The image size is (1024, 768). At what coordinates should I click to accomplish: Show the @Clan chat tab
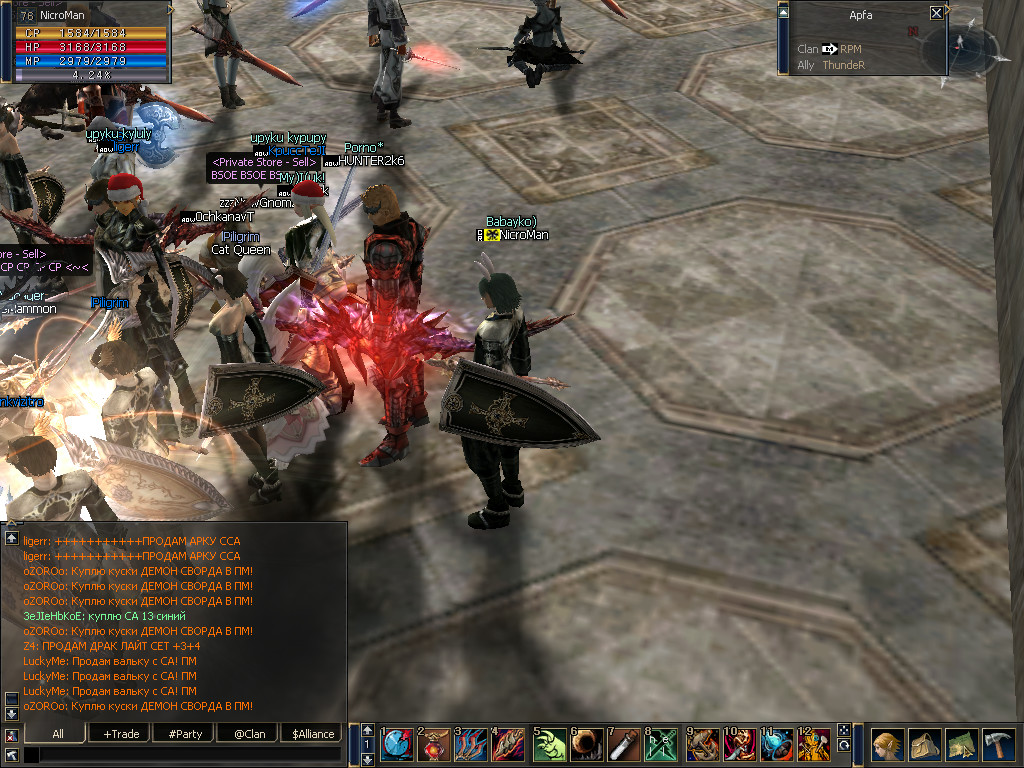(x=249, y=733)
